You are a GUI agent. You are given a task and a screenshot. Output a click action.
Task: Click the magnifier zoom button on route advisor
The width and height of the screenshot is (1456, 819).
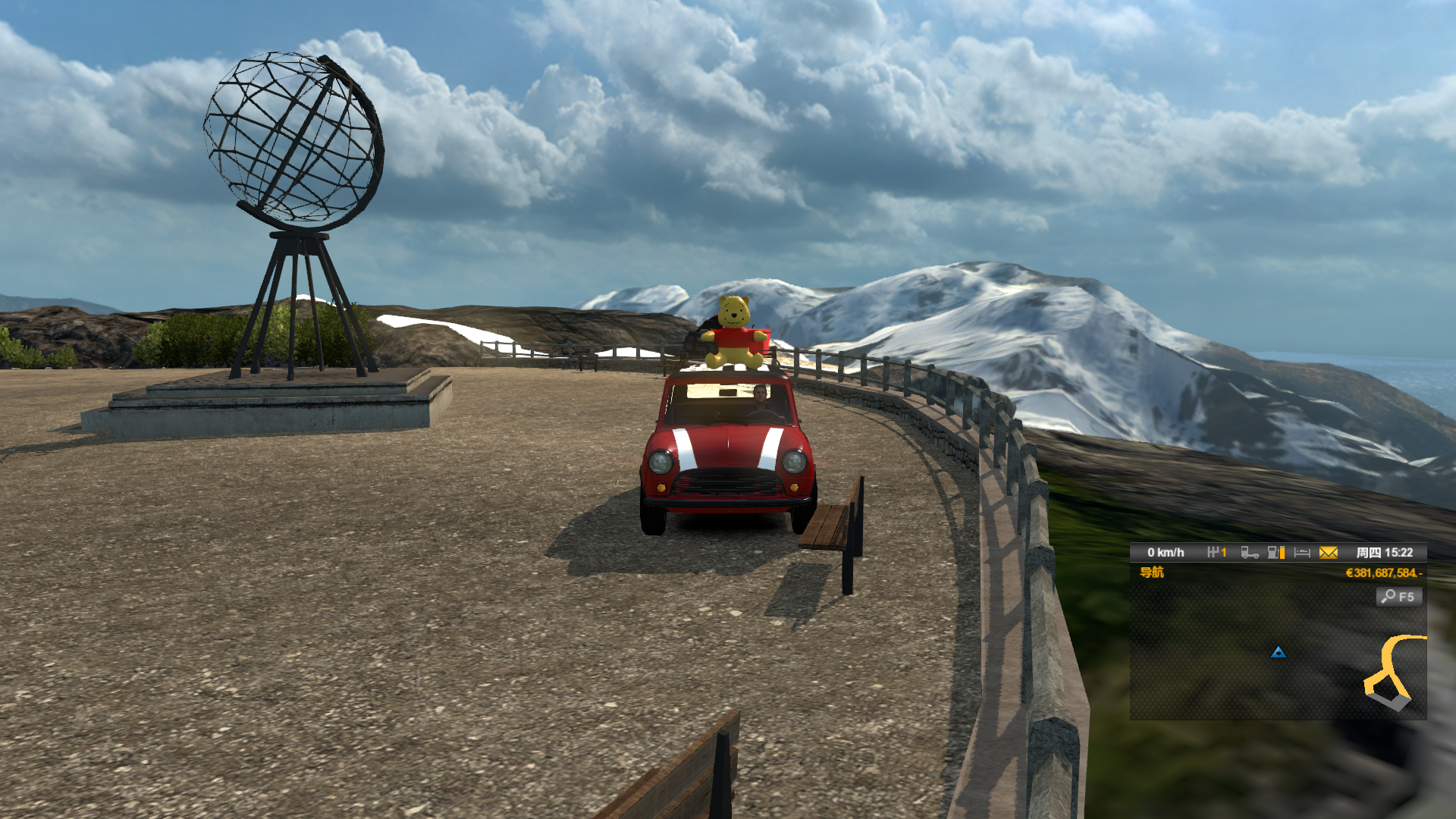(1398, 597)
